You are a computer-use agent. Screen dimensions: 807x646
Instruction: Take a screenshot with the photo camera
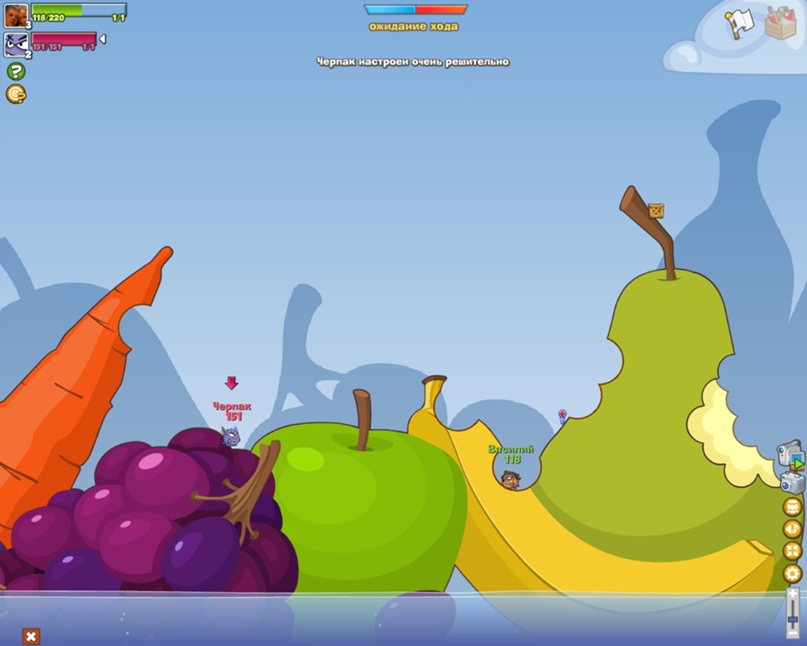tap(791, 483)
